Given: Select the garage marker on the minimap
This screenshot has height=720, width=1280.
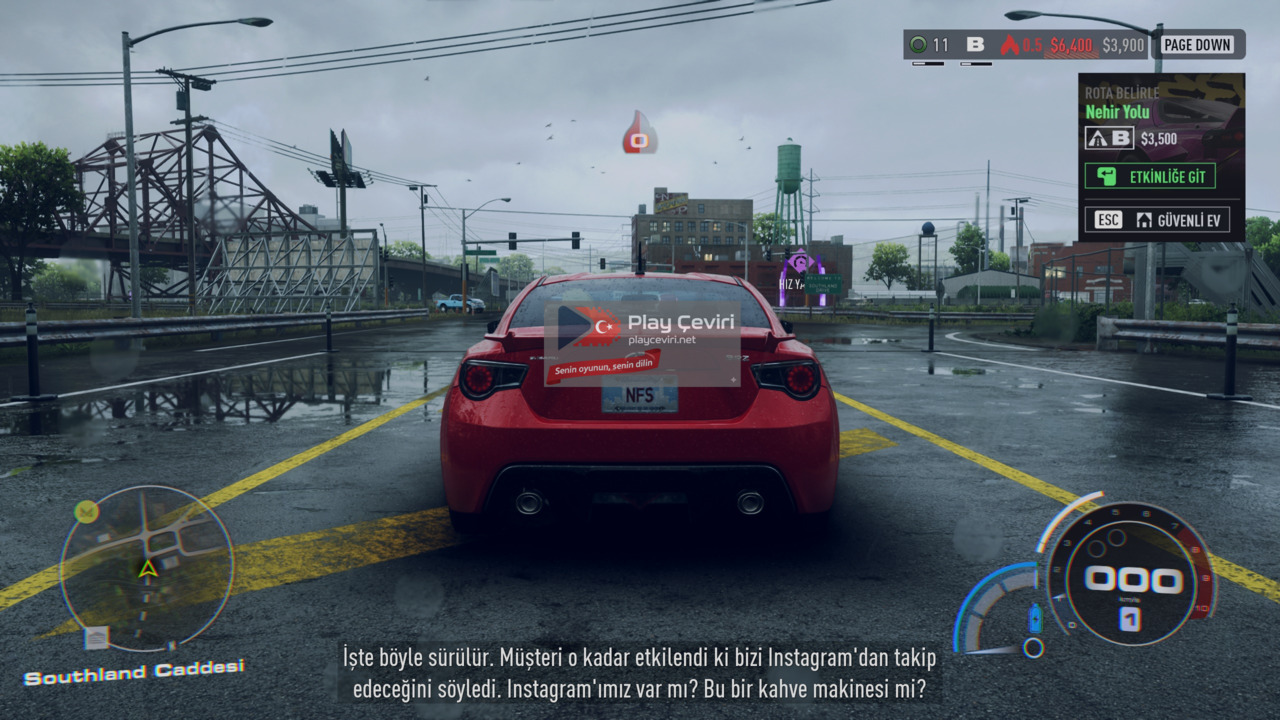Looking at the screenshot, I should [x=97, y=637].
